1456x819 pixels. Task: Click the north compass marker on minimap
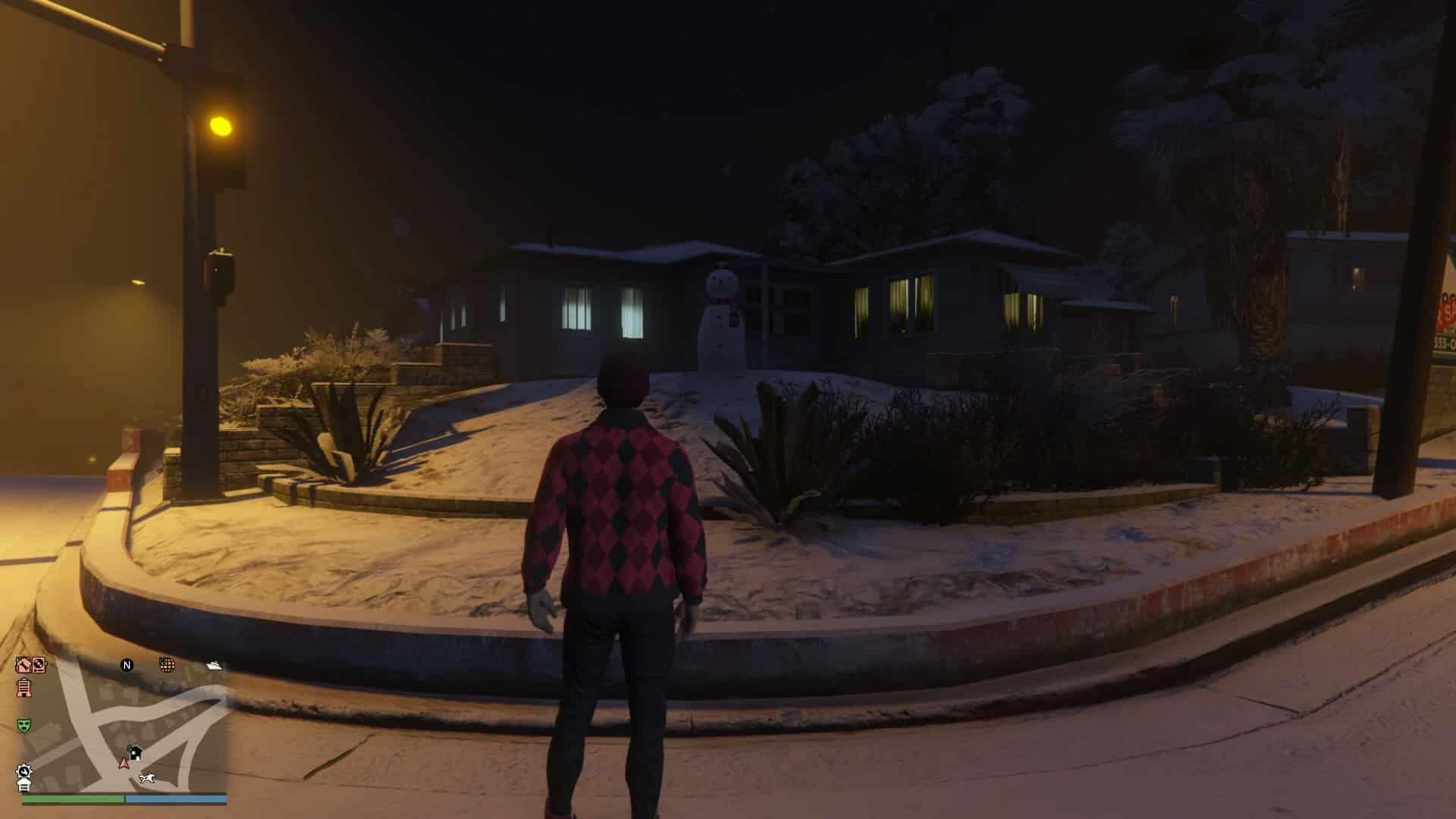coord(127,665)
